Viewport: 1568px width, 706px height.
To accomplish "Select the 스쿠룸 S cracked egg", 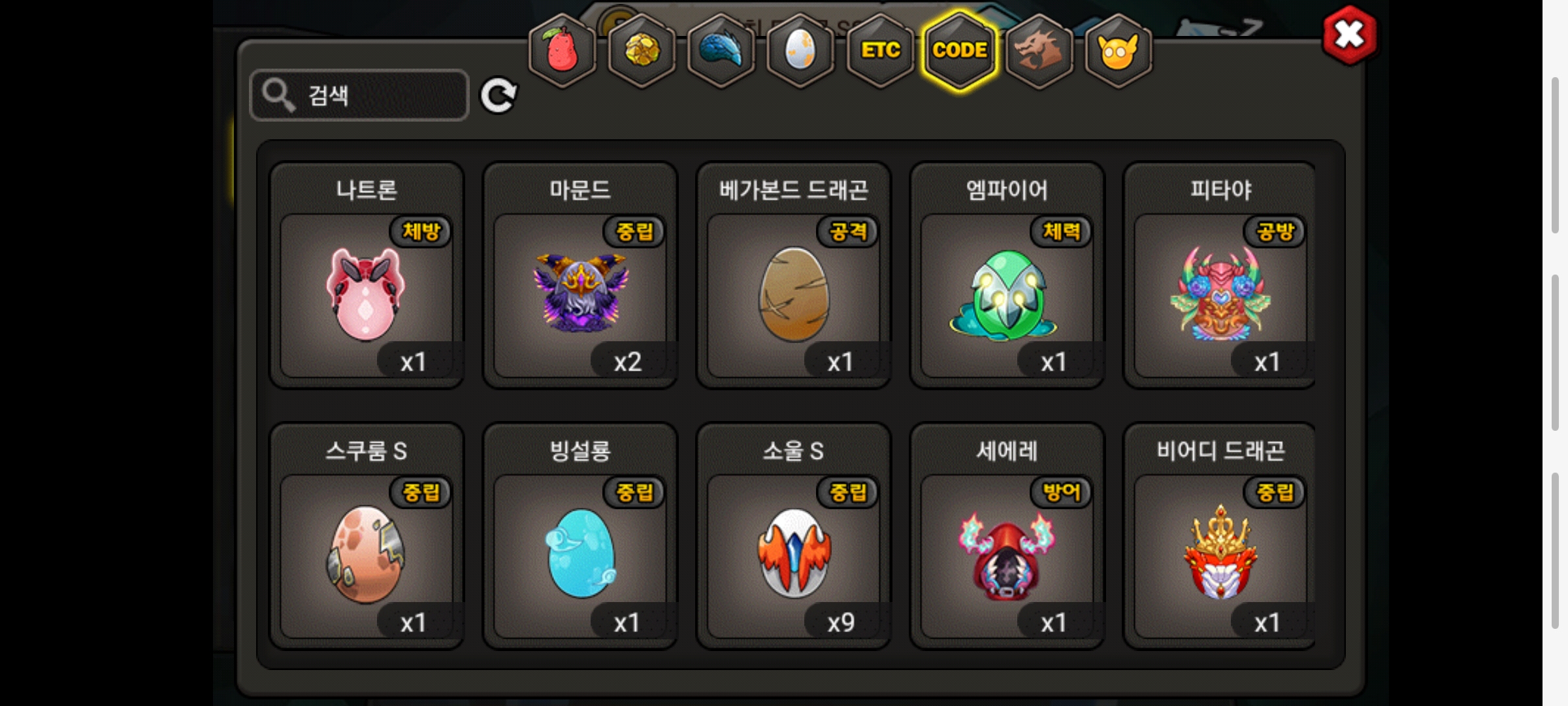I will 367,554.
